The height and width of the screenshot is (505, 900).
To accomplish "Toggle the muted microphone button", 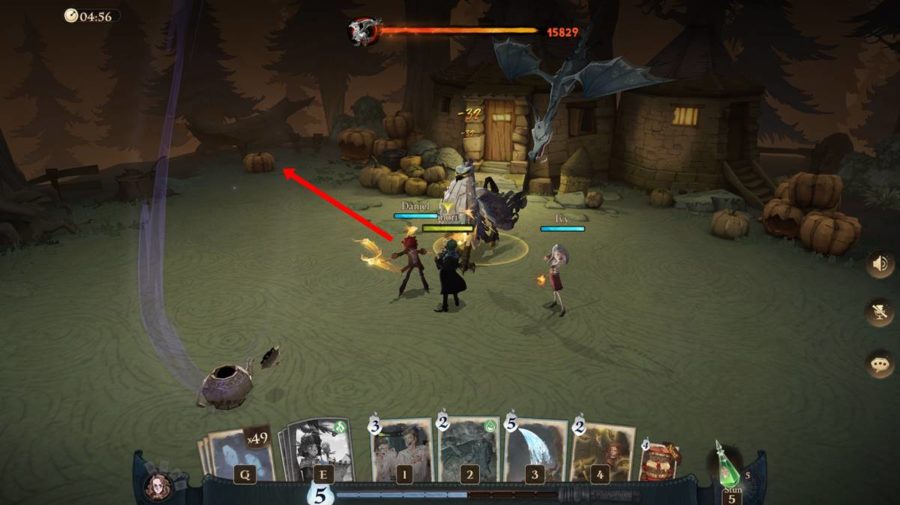I will pyautogui.click(x=881, y=313).
